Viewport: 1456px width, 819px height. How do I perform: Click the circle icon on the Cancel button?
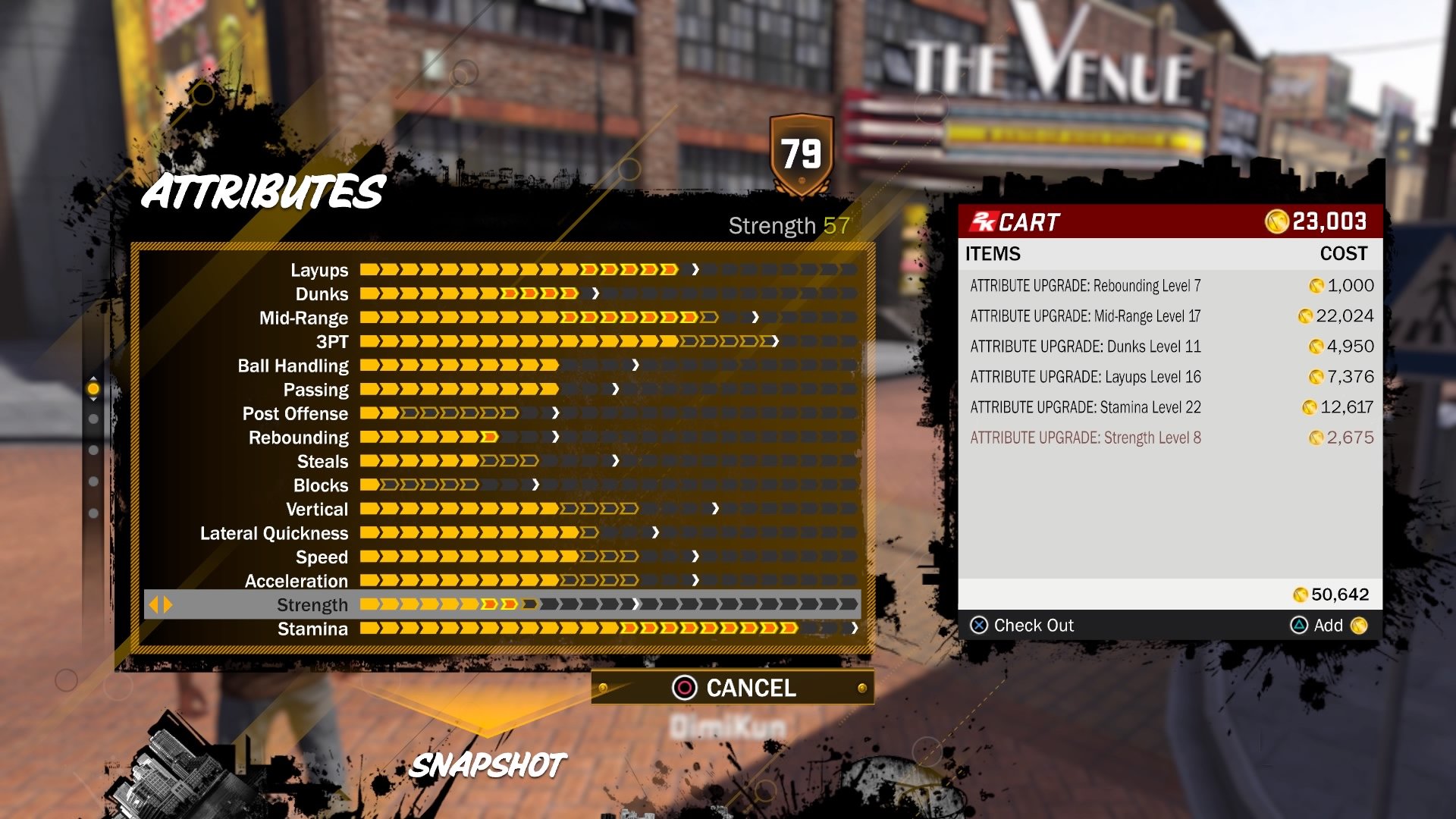click(x=685, y=689)
